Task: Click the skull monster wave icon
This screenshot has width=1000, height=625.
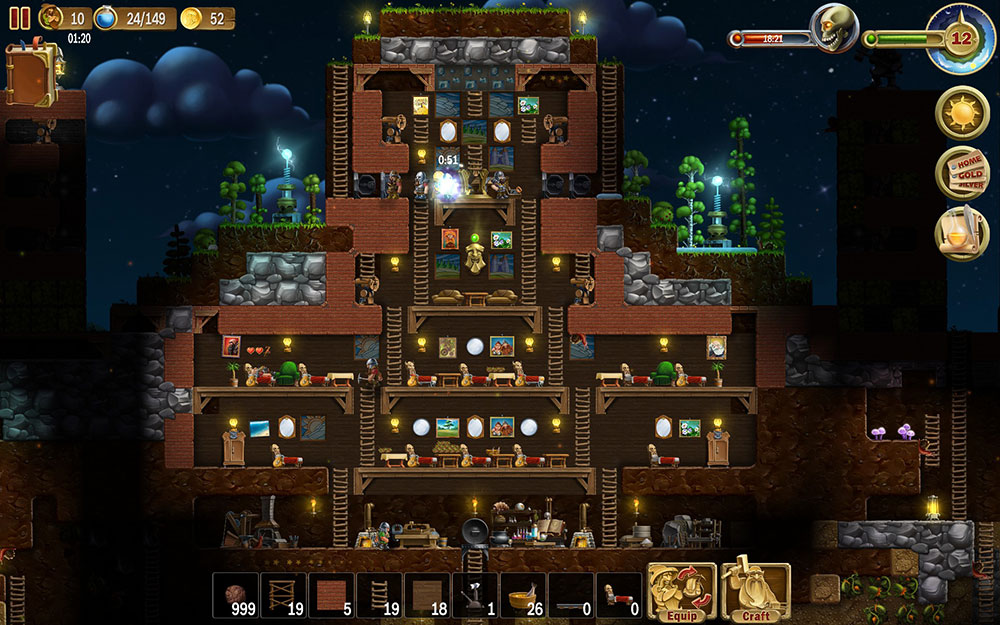Action: [x=833, y=28]
